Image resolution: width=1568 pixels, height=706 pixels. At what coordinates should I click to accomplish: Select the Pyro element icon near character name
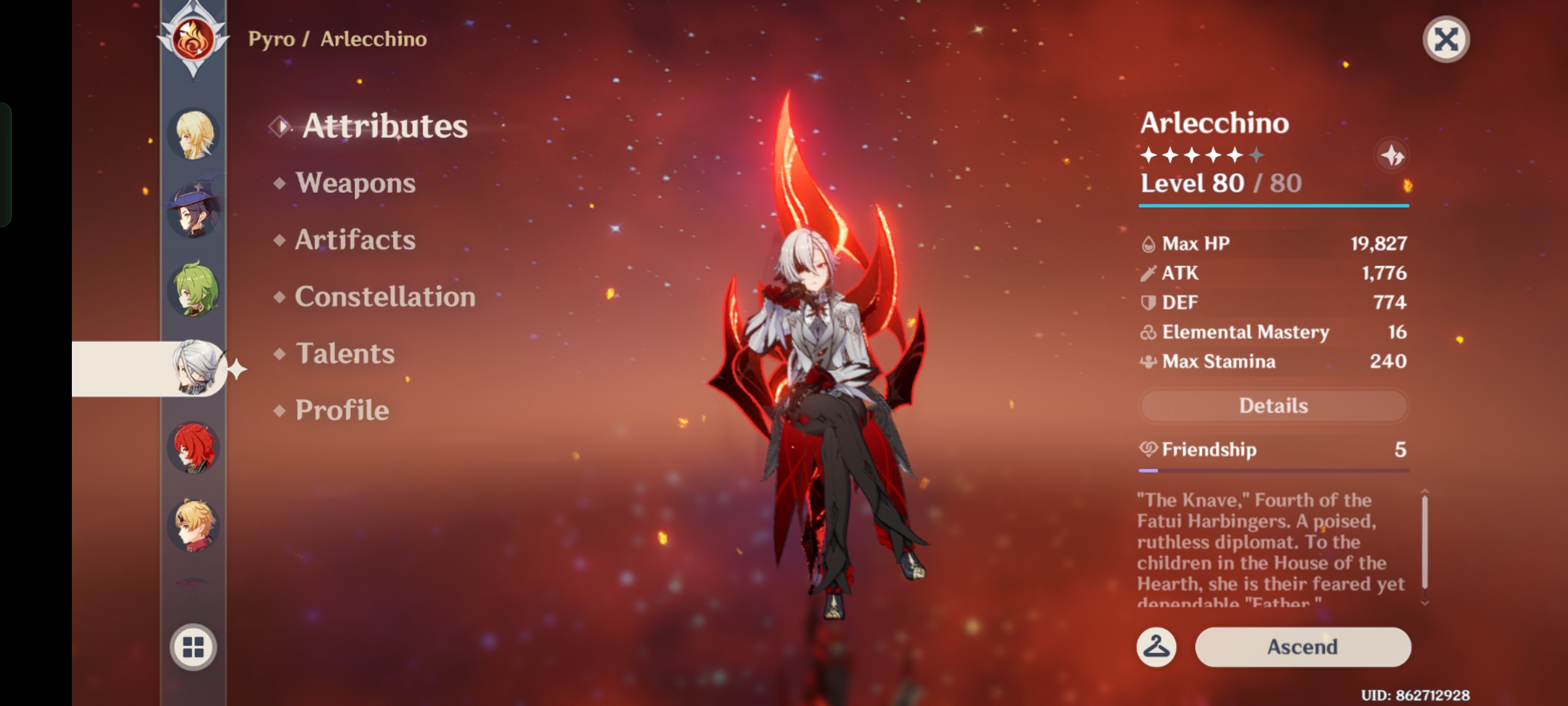193,39
